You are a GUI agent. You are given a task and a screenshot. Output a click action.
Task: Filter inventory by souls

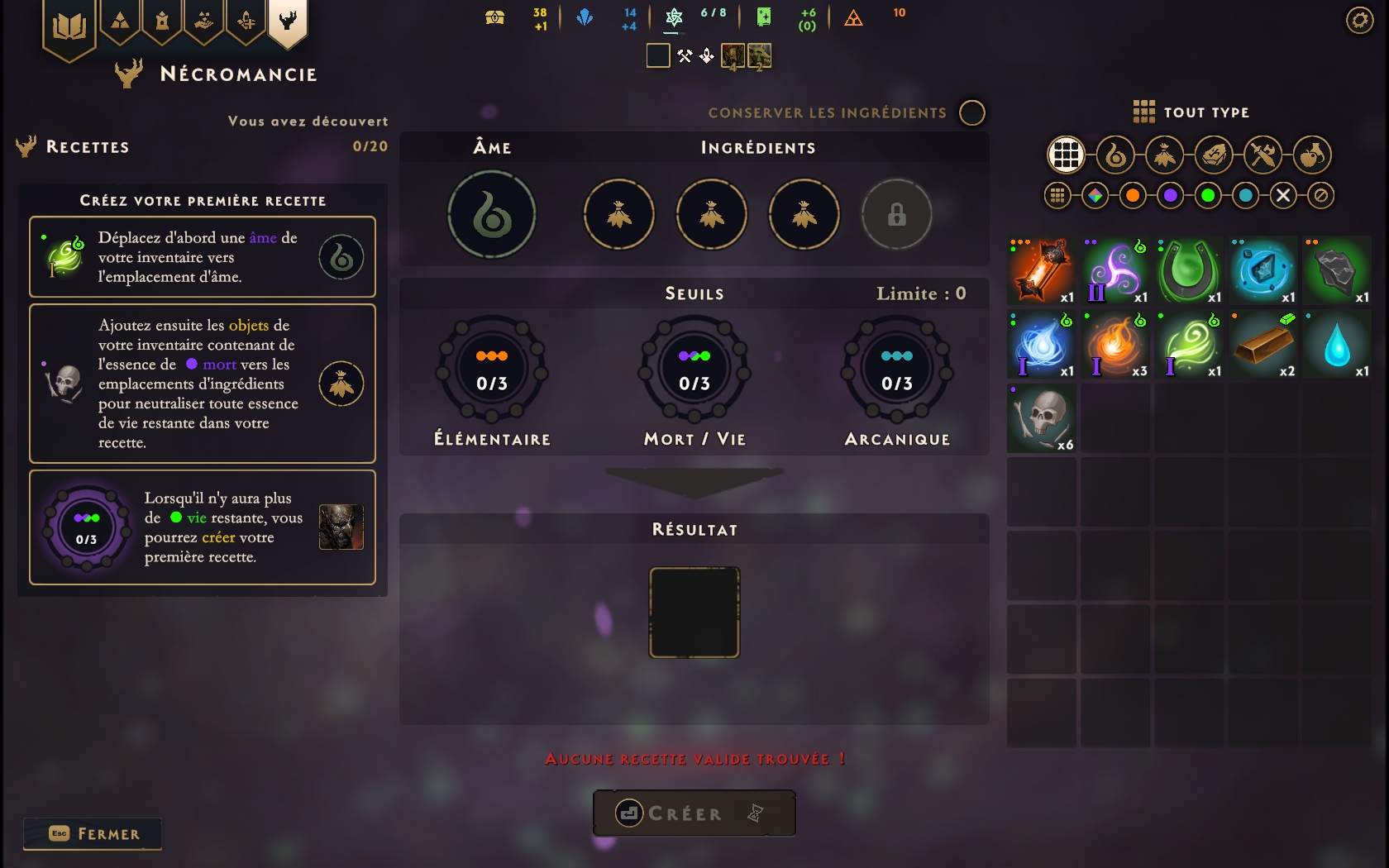point(1115,155)
